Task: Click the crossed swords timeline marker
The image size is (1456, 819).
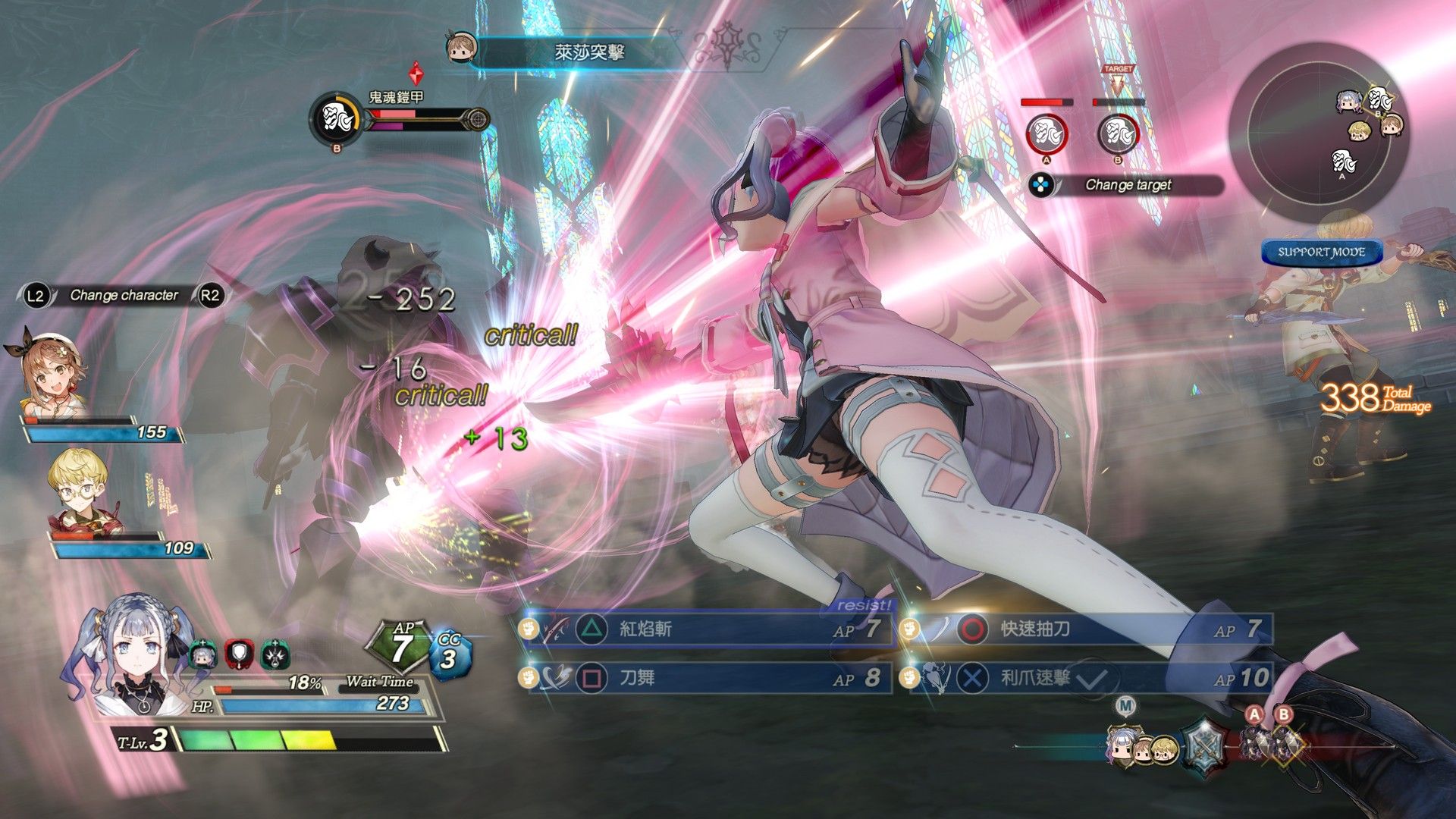Action: click(1204, 743)
